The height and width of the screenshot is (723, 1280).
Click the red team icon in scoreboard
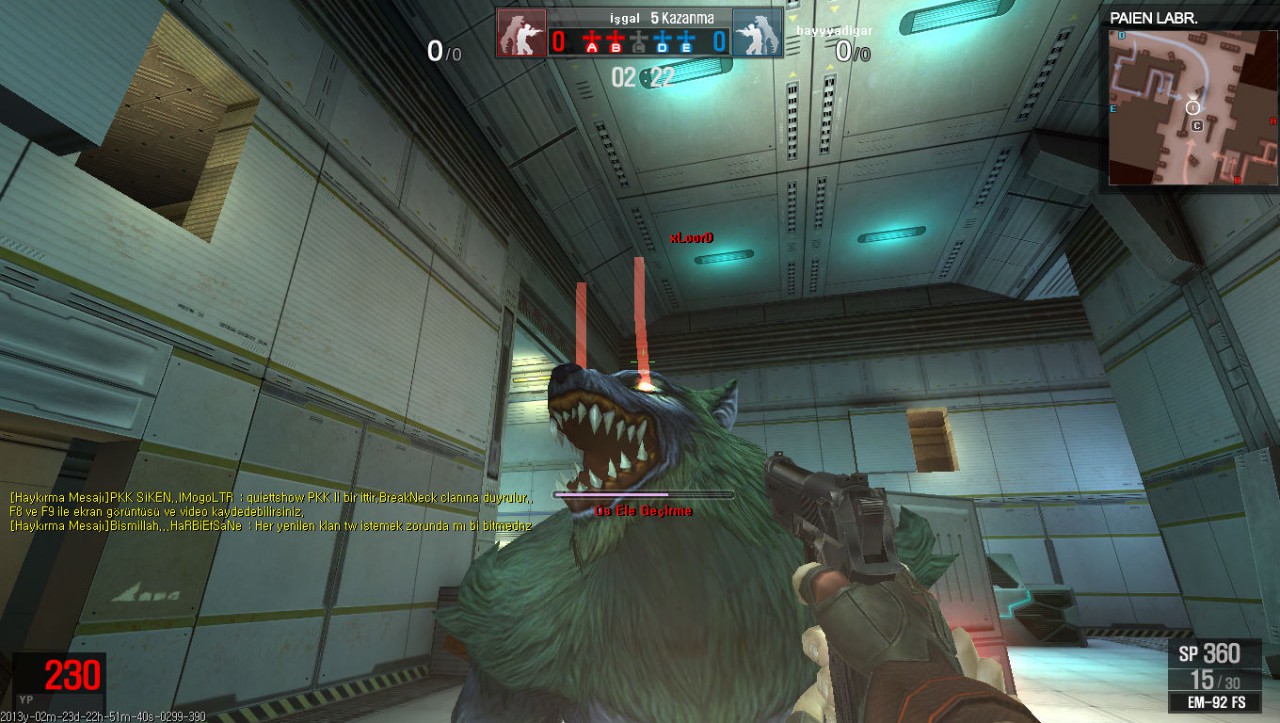(x=522, y=34)
